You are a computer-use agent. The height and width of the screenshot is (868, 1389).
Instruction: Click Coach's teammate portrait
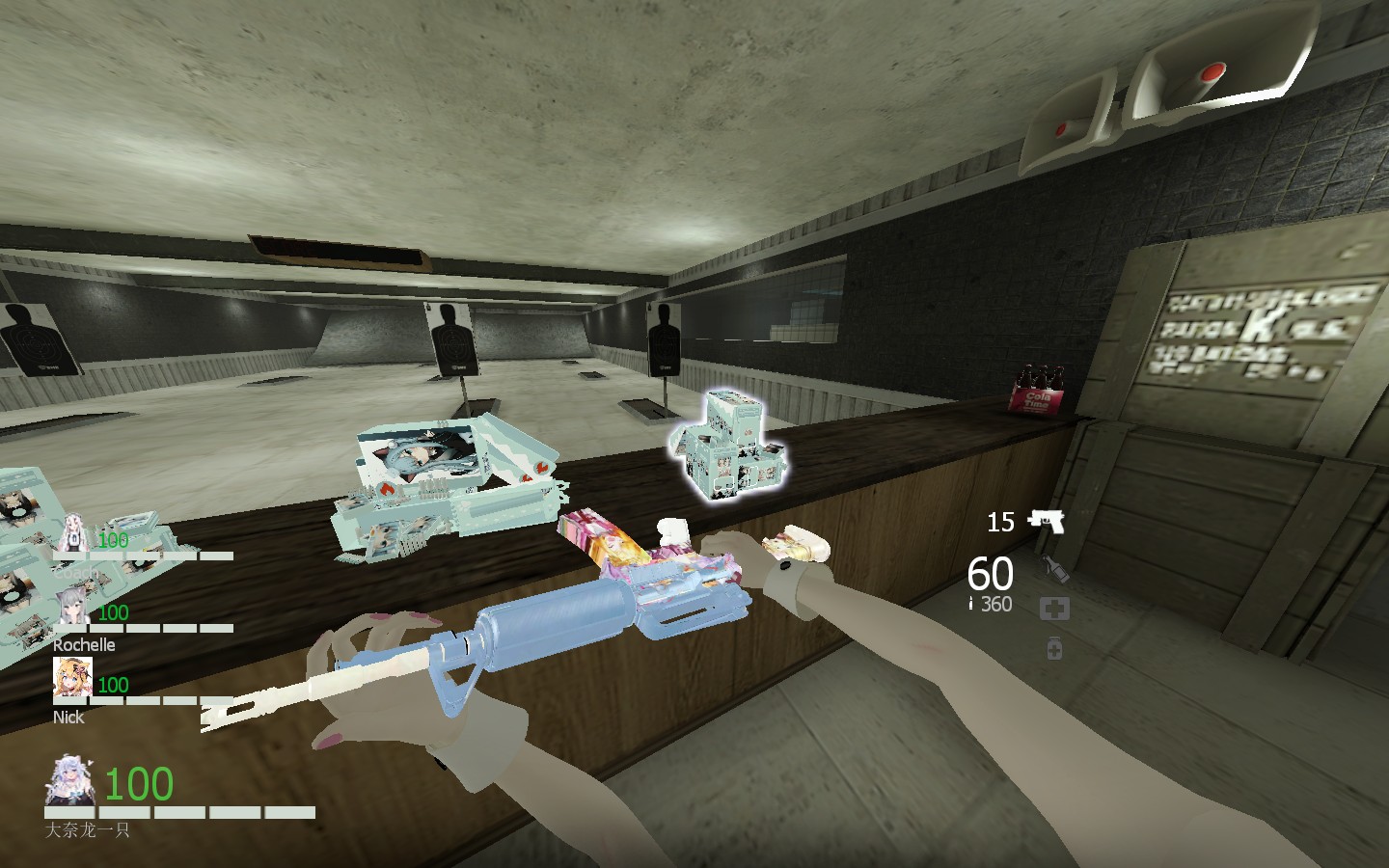click(72, 533)
